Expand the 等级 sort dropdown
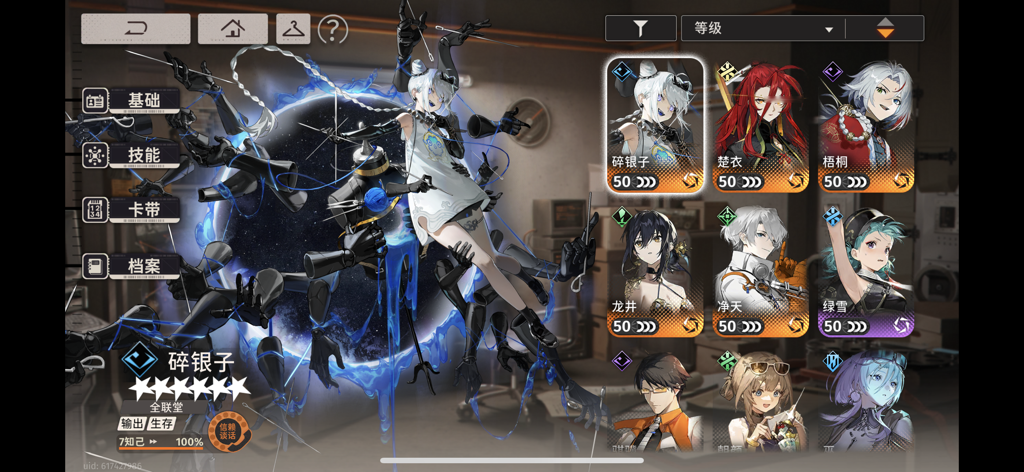Screen dimensions: 1024x472 pos(763,29)
